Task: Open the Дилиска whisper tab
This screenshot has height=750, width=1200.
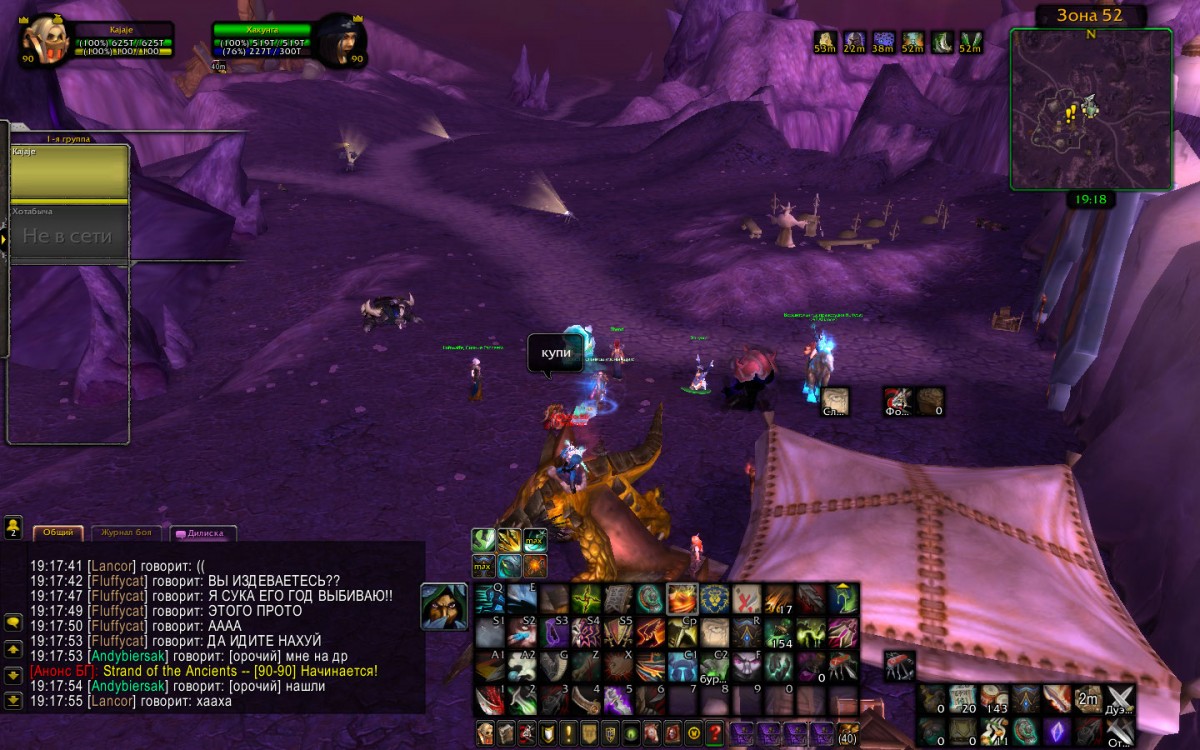Action: point(203,533)
